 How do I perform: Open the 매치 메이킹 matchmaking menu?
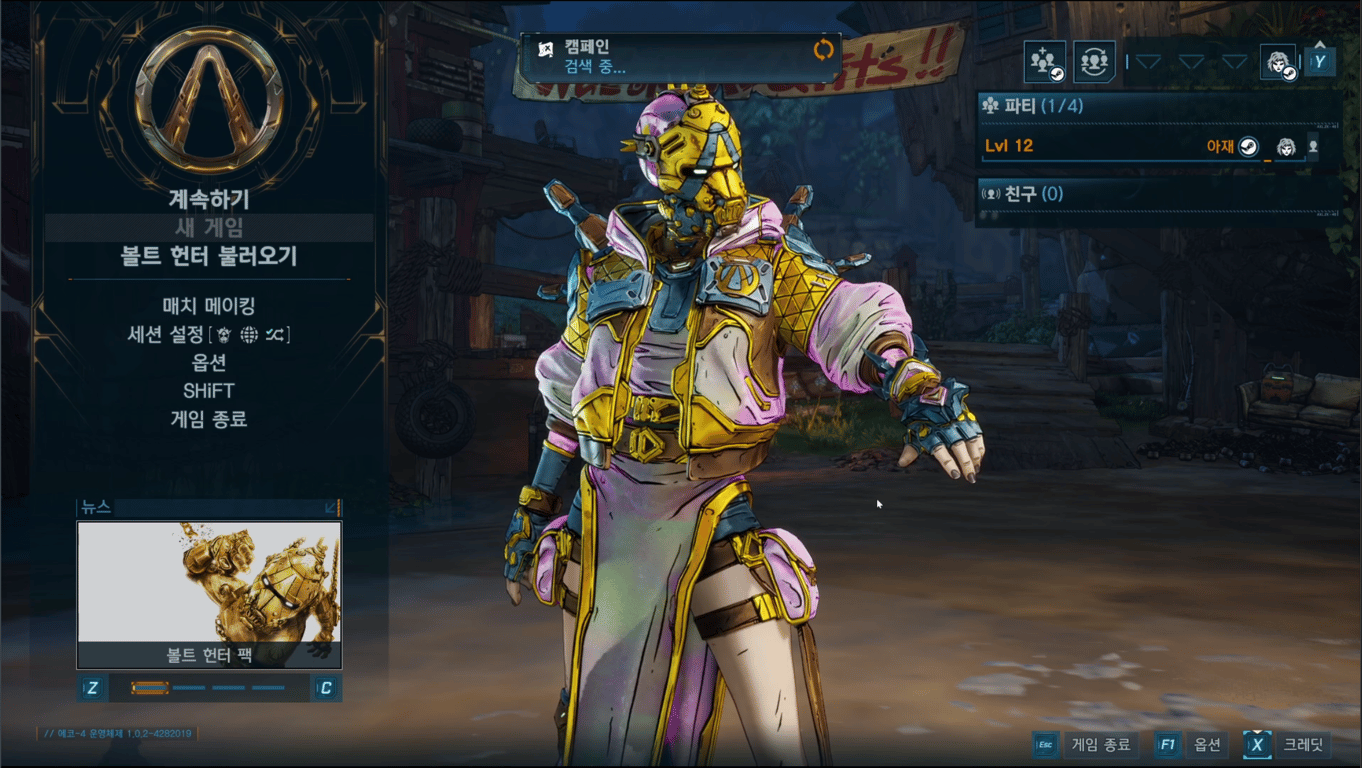(208, 306)
